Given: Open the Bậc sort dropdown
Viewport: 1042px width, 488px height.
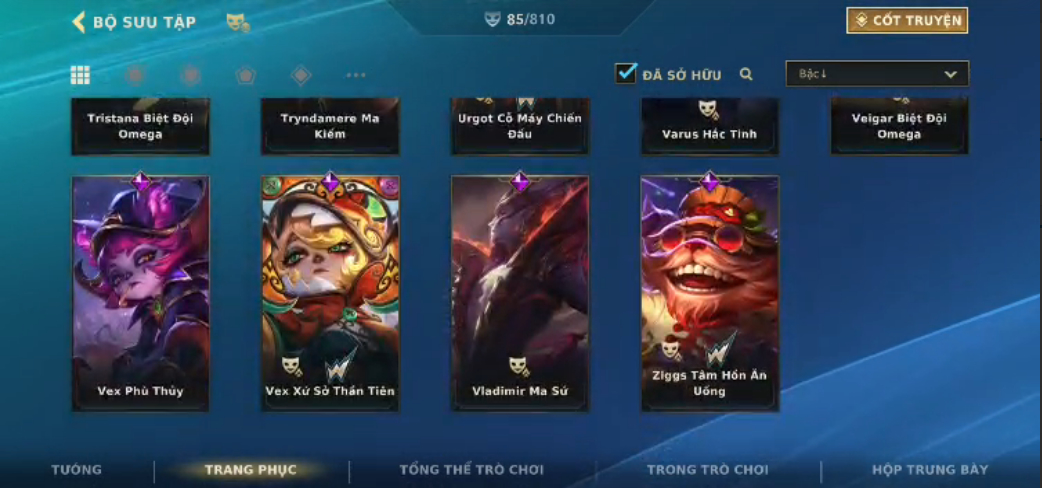Looking at the screenshot, I should tap(877, 74).
